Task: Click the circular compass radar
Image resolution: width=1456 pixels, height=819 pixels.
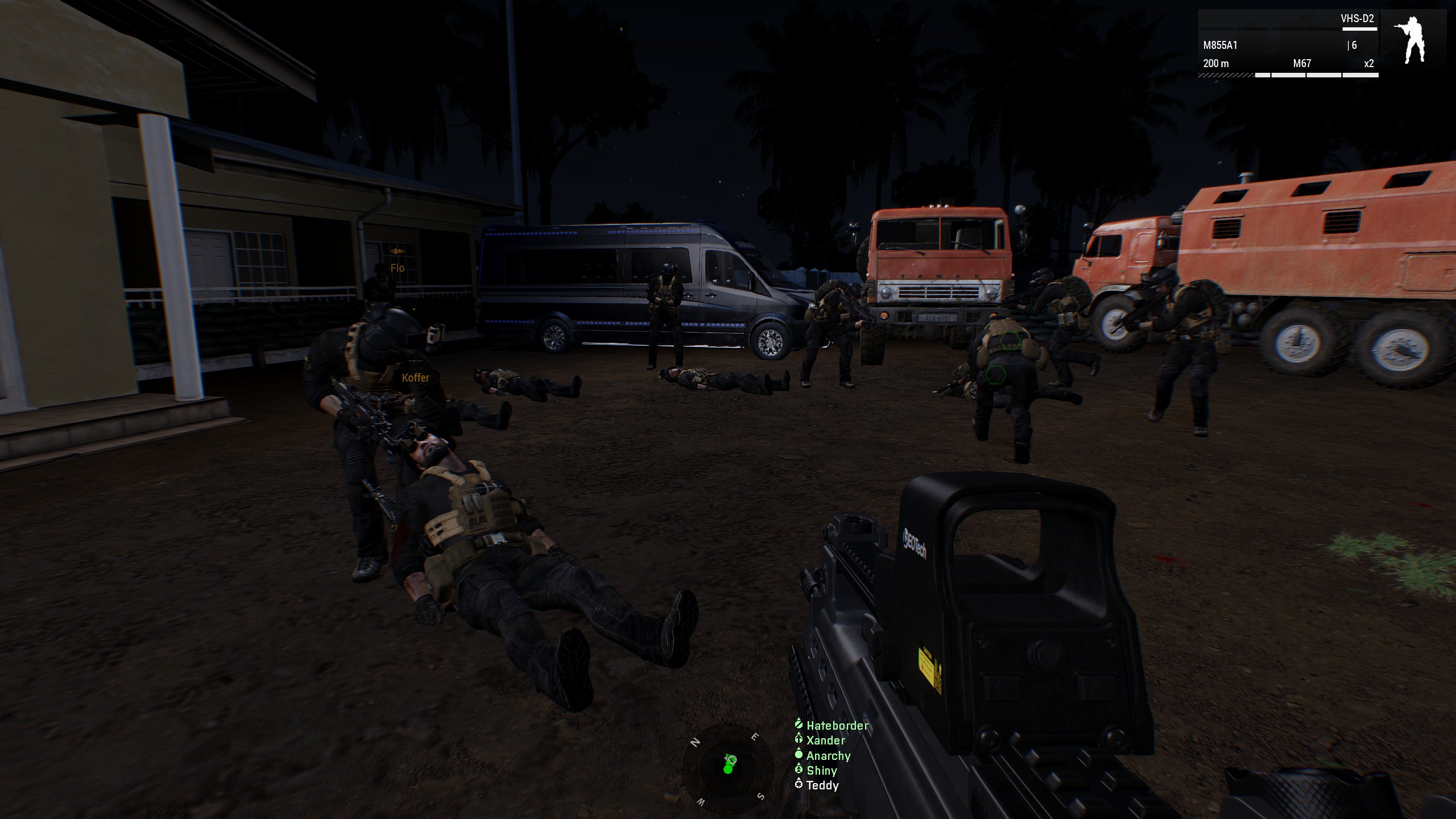Action: (x=727, y=770)
